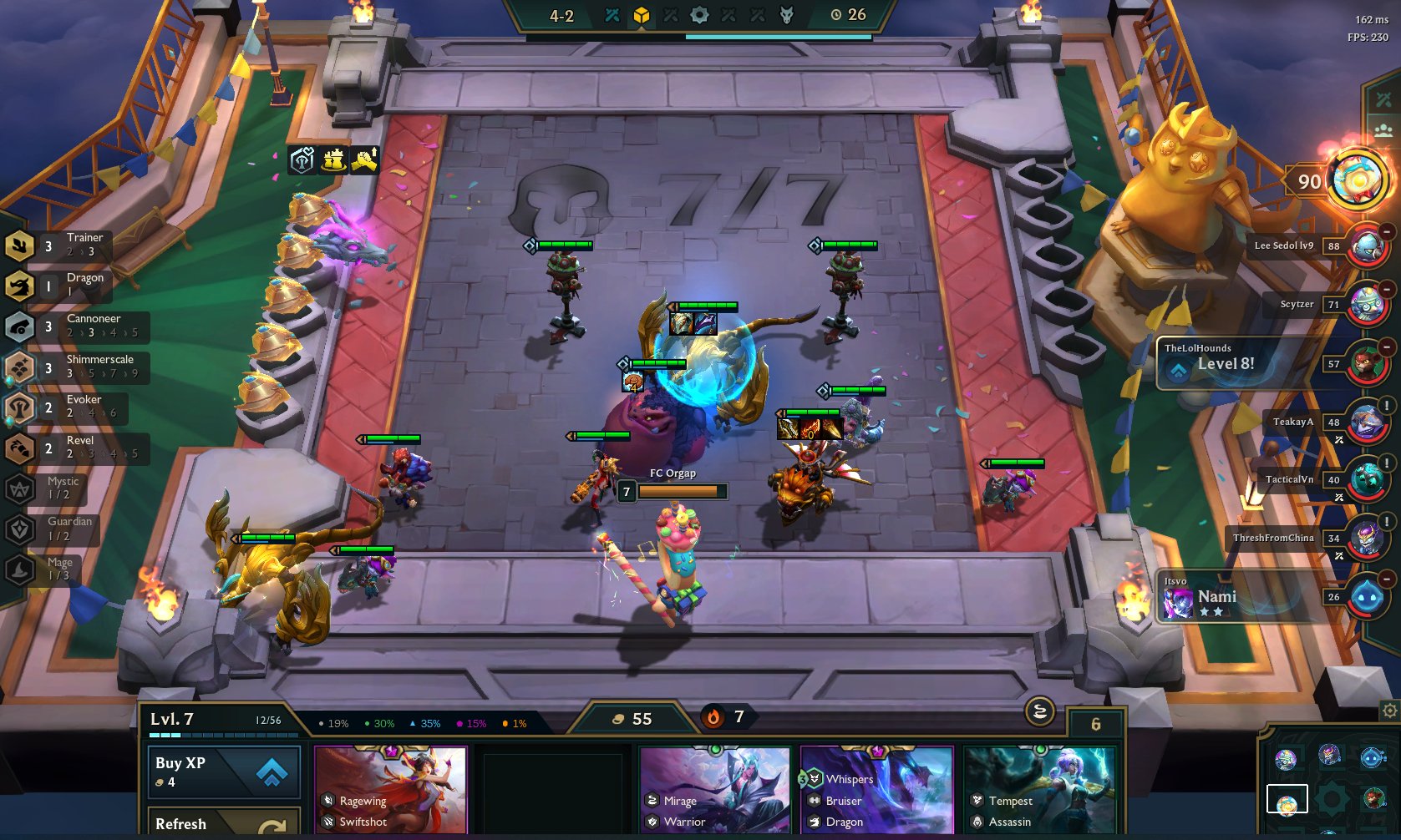Image resolution: width=1401 pixels, height=840 pixels.
Task: Click the Evoker trait icon
Action: pyautogui.click(x=18, y=407)
